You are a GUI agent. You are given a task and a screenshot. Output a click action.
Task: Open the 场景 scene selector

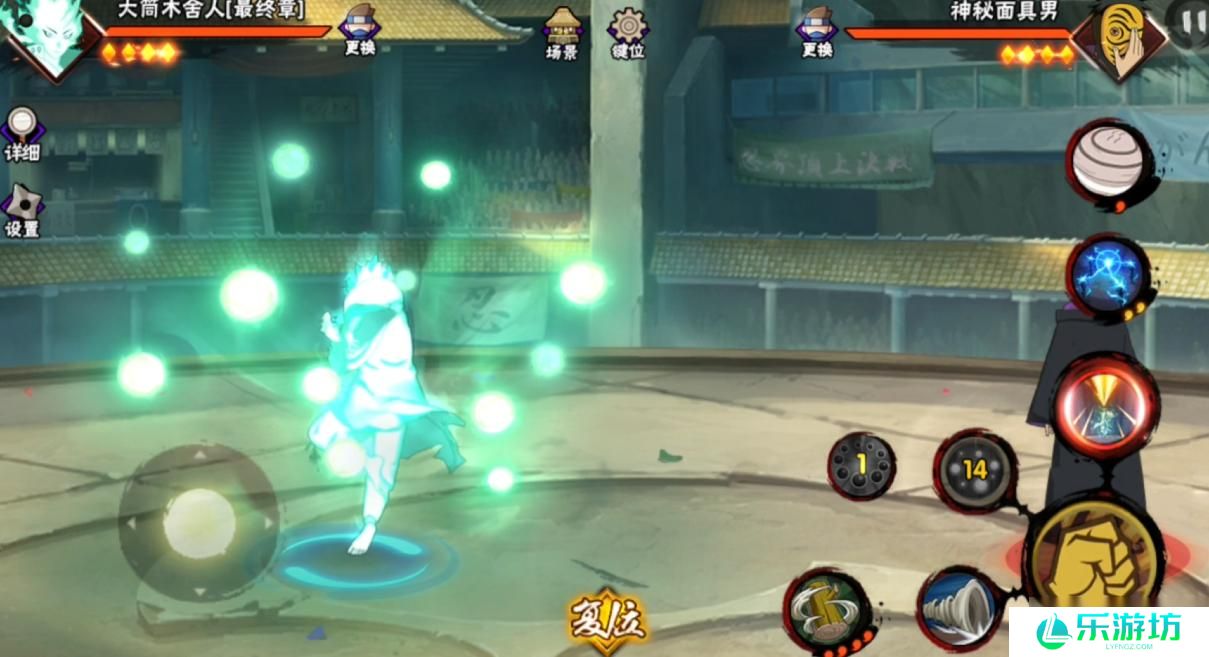pyautogui.click(x=561, y=32)
